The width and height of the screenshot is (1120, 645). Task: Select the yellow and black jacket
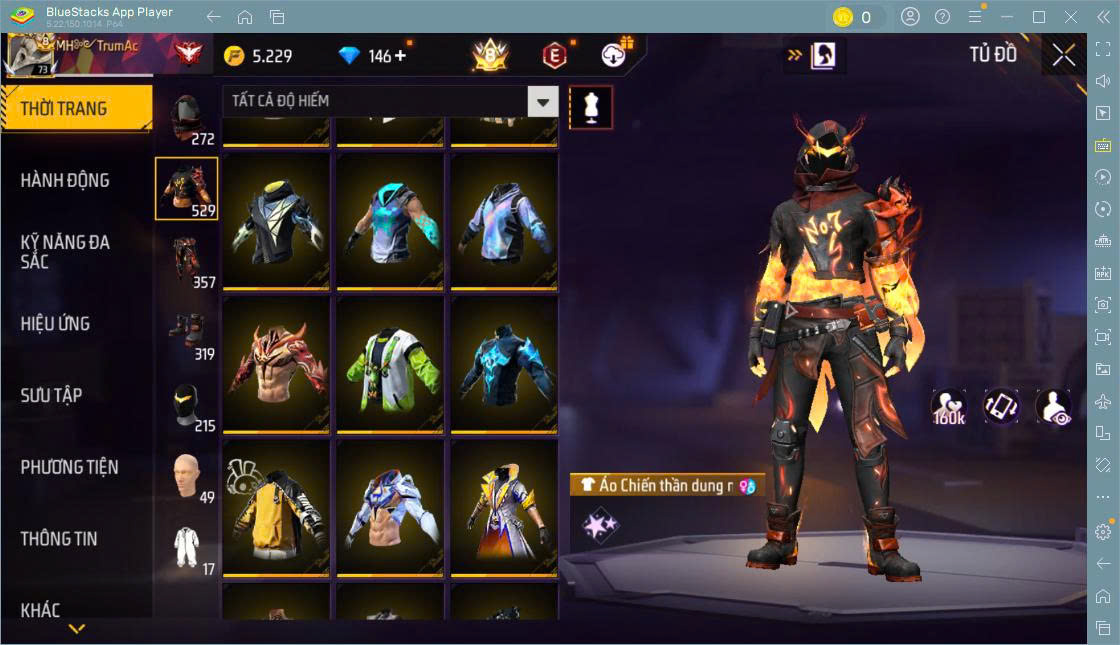point(275,508)
